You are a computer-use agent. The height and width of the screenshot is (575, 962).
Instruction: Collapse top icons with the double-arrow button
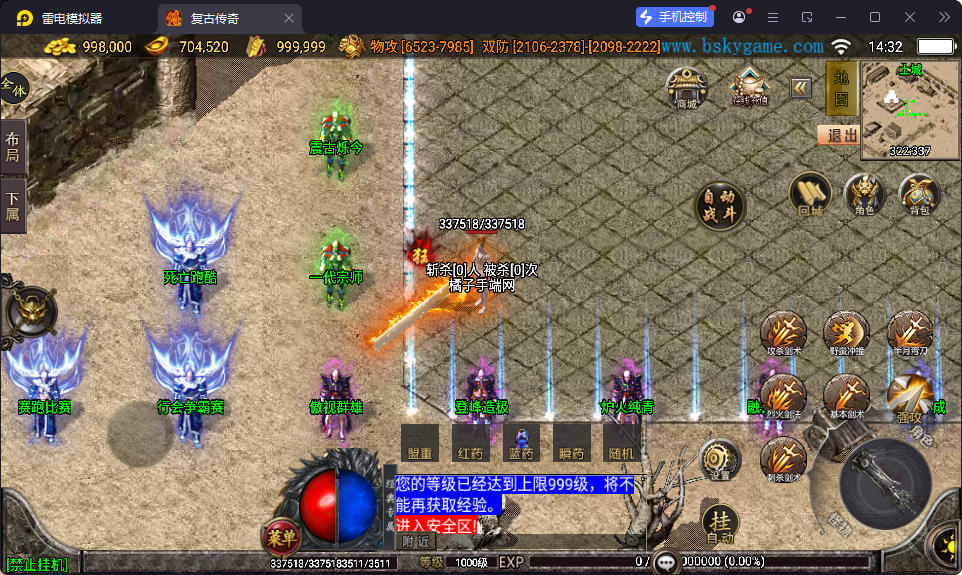801,88
